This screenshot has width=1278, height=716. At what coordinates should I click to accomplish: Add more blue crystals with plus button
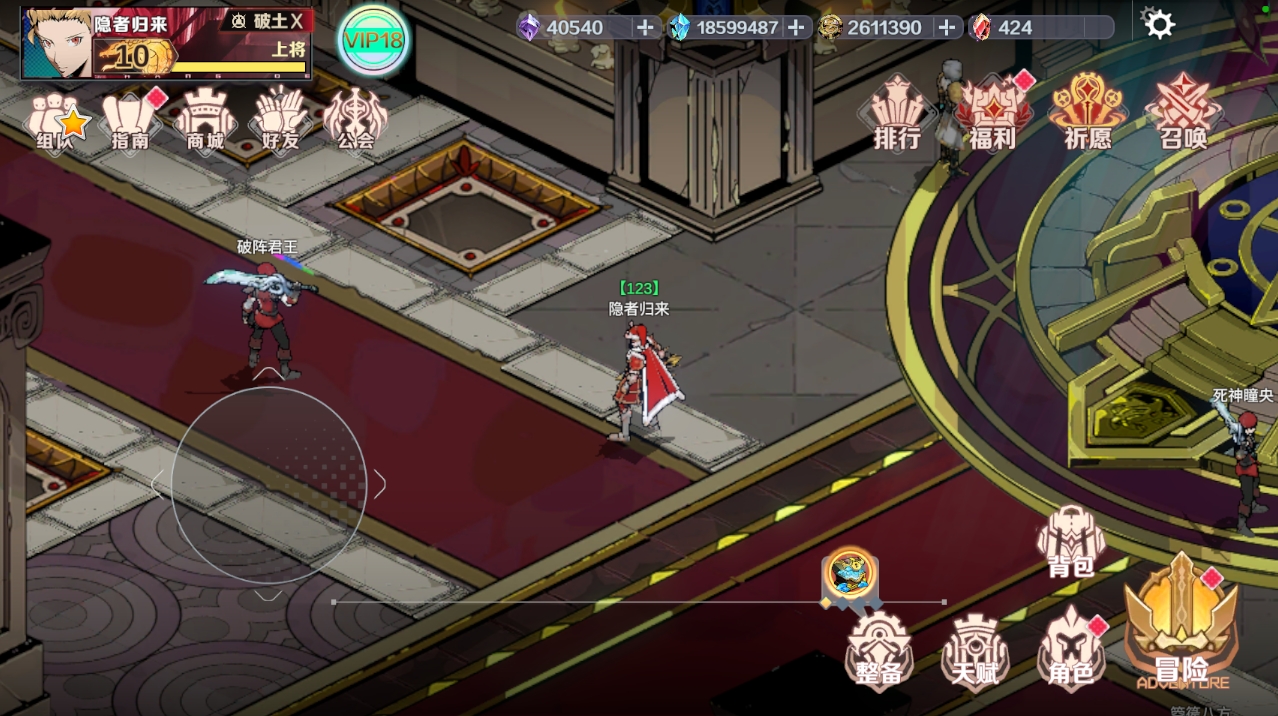(x=796, y=27)
